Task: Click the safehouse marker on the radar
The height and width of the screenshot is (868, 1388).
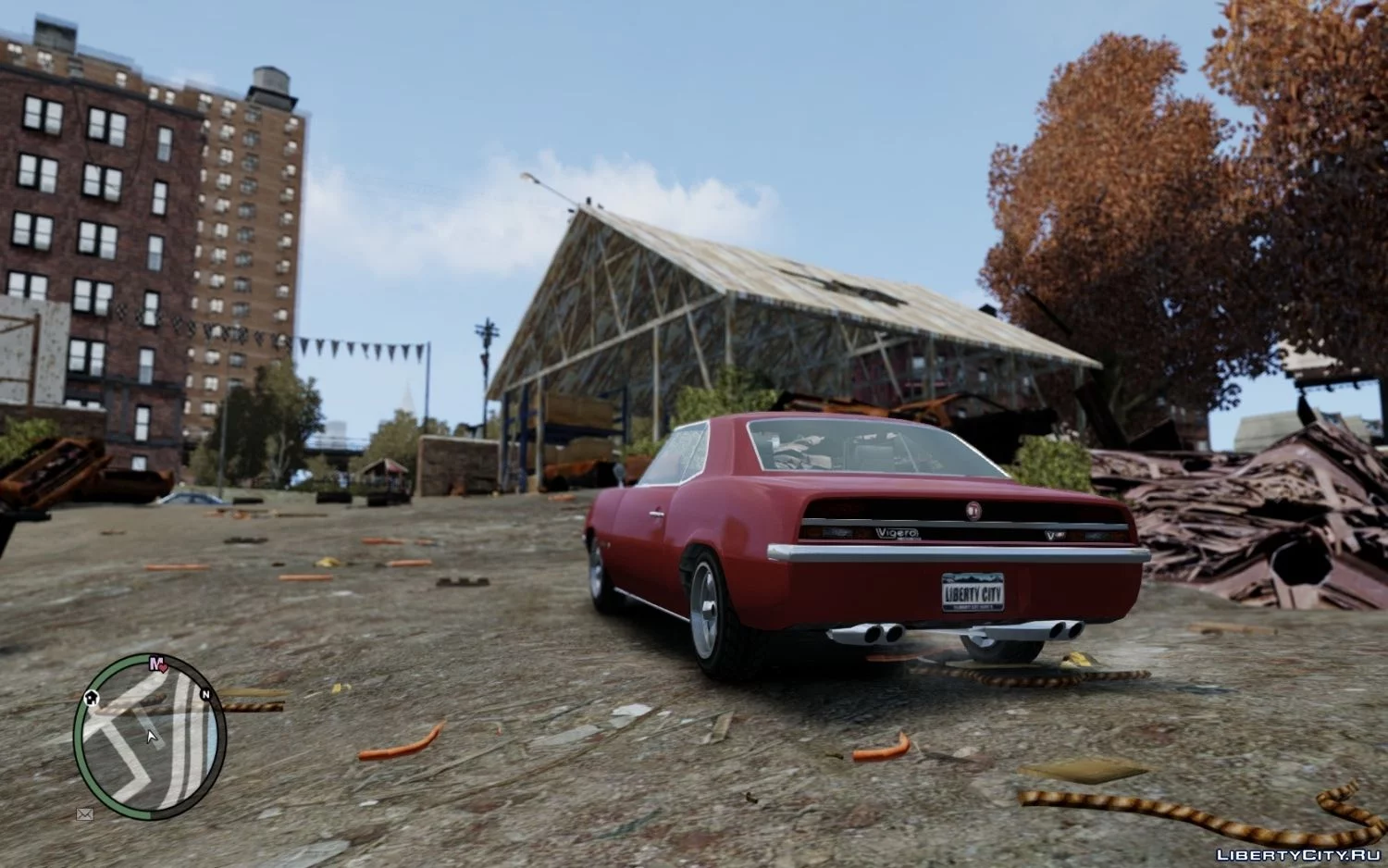Action: point(93,698)
